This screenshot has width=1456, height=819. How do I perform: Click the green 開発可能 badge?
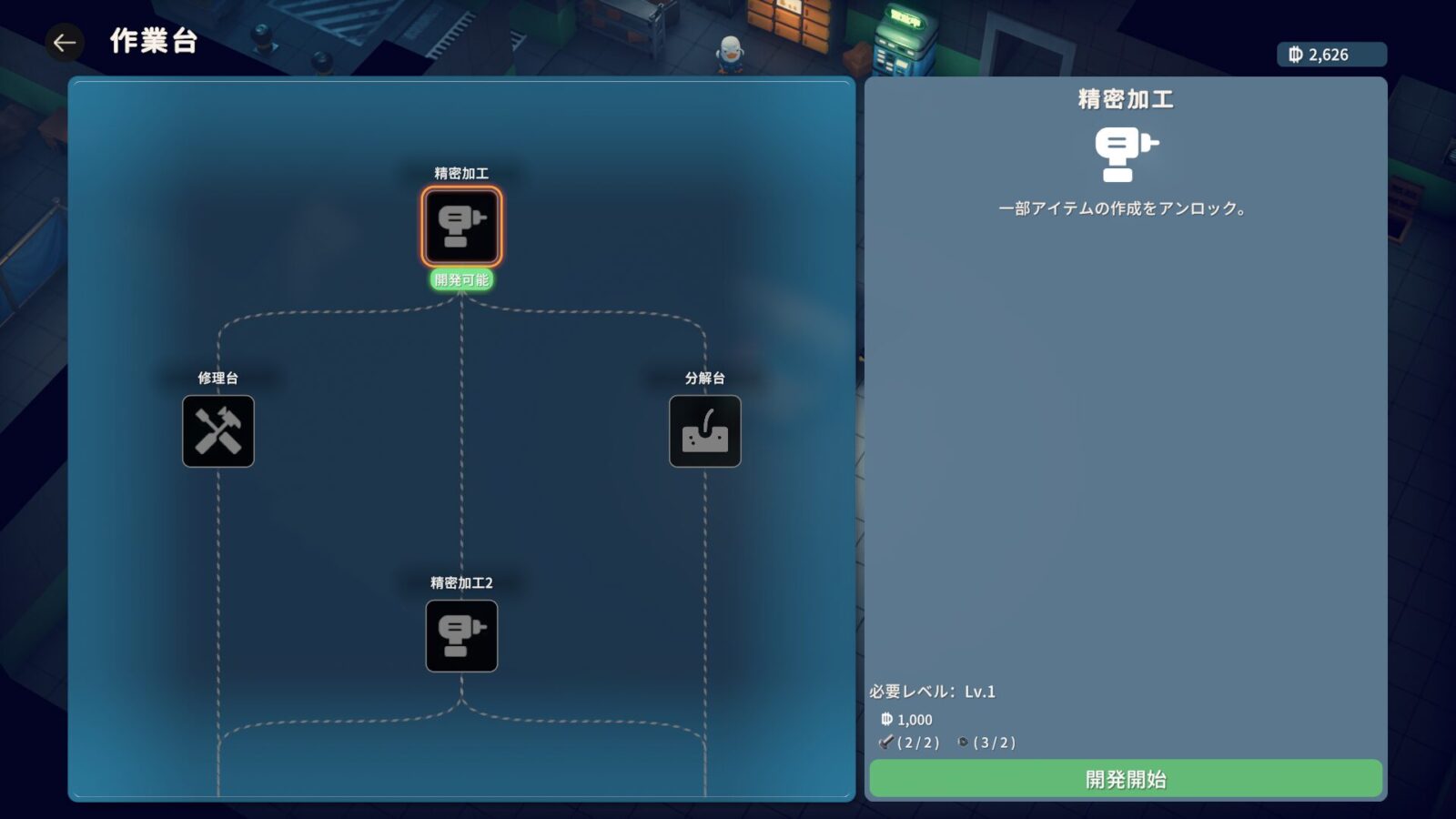coord(461,280)
